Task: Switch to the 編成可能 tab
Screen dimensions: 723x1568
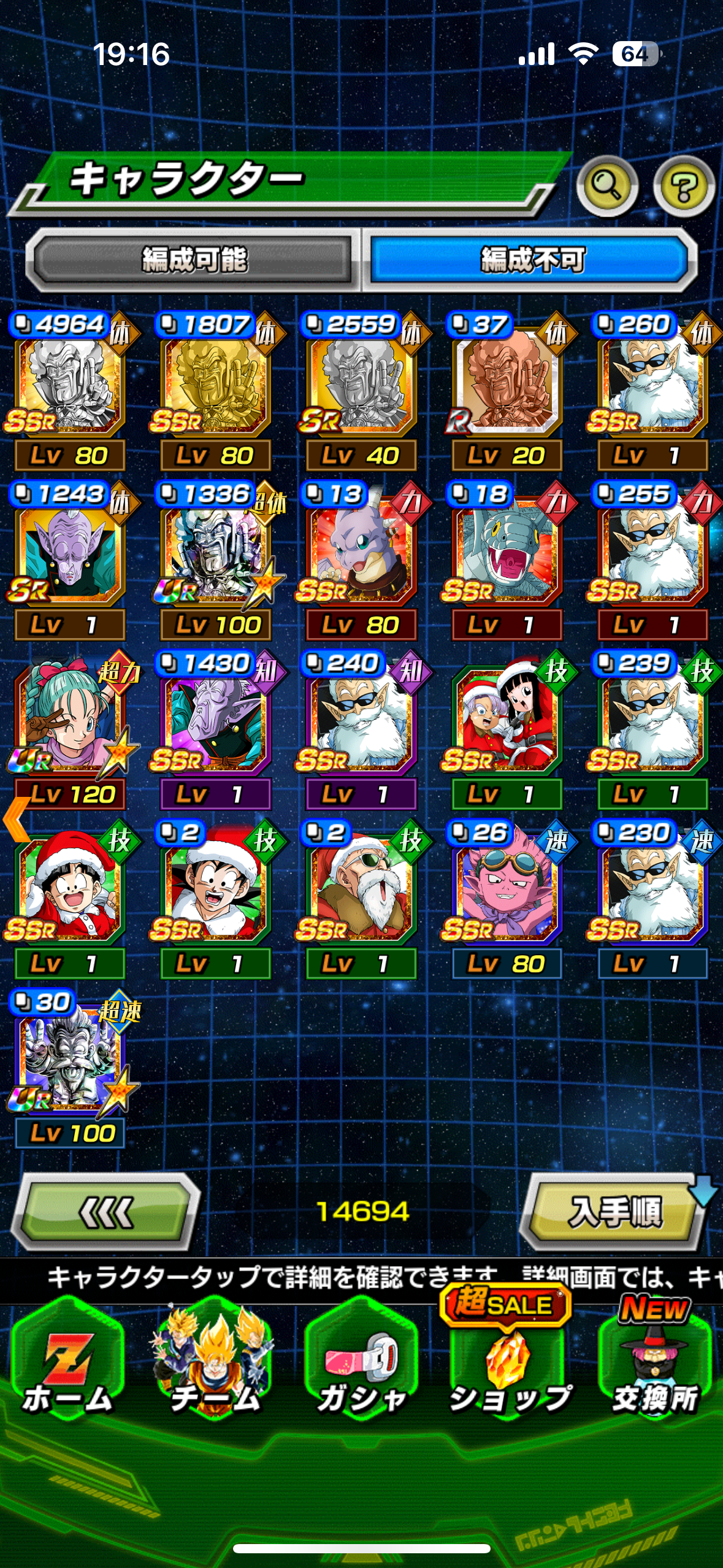Action: coord(193,260)
